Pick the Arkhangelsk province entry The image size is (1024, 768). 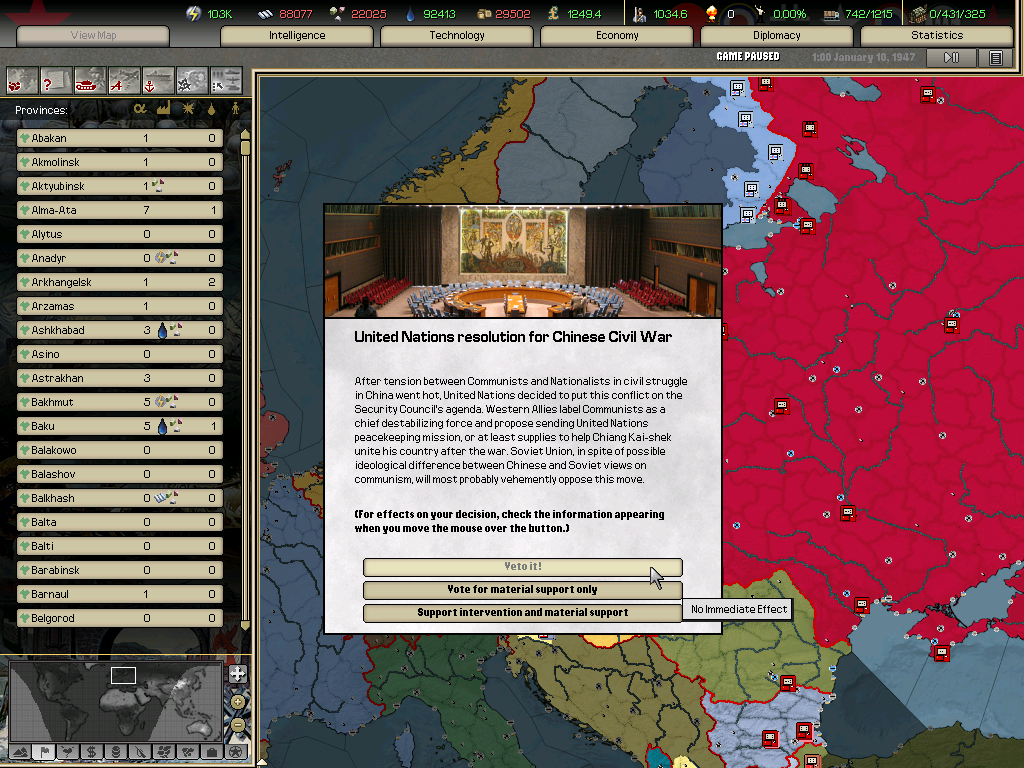(x=120, y=282)
